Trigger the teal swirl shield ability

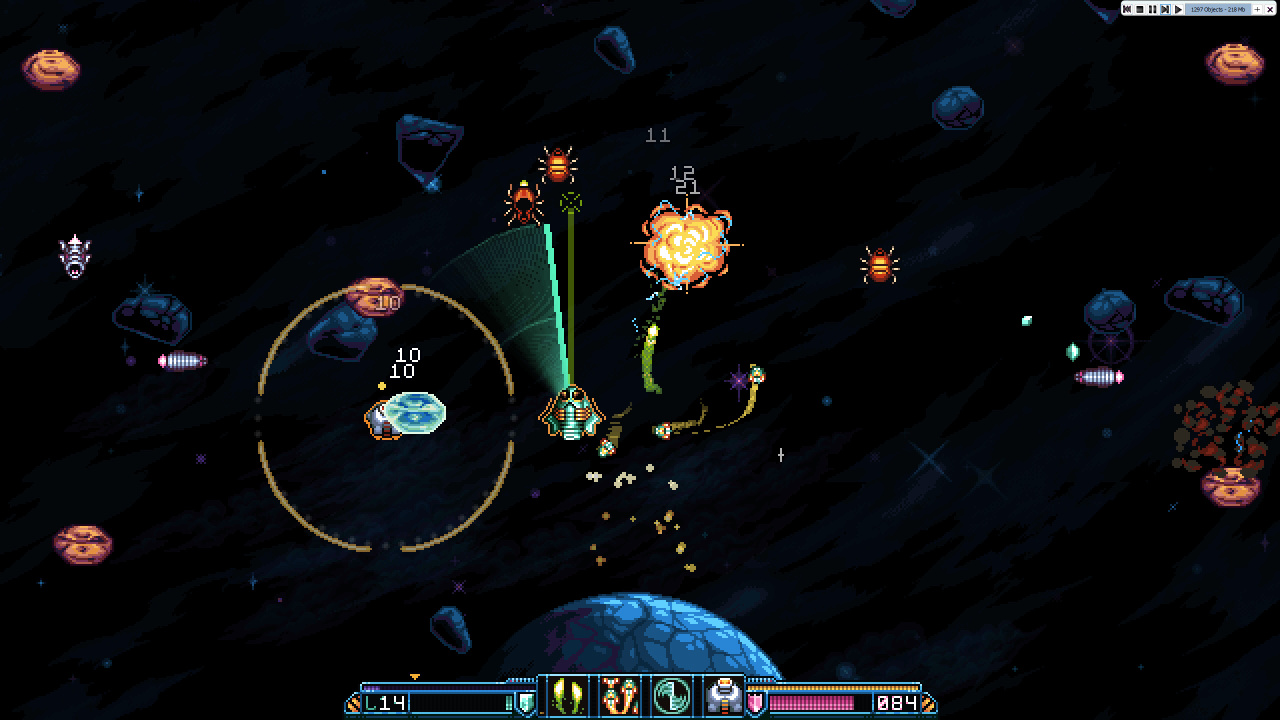tap(670, 695)
